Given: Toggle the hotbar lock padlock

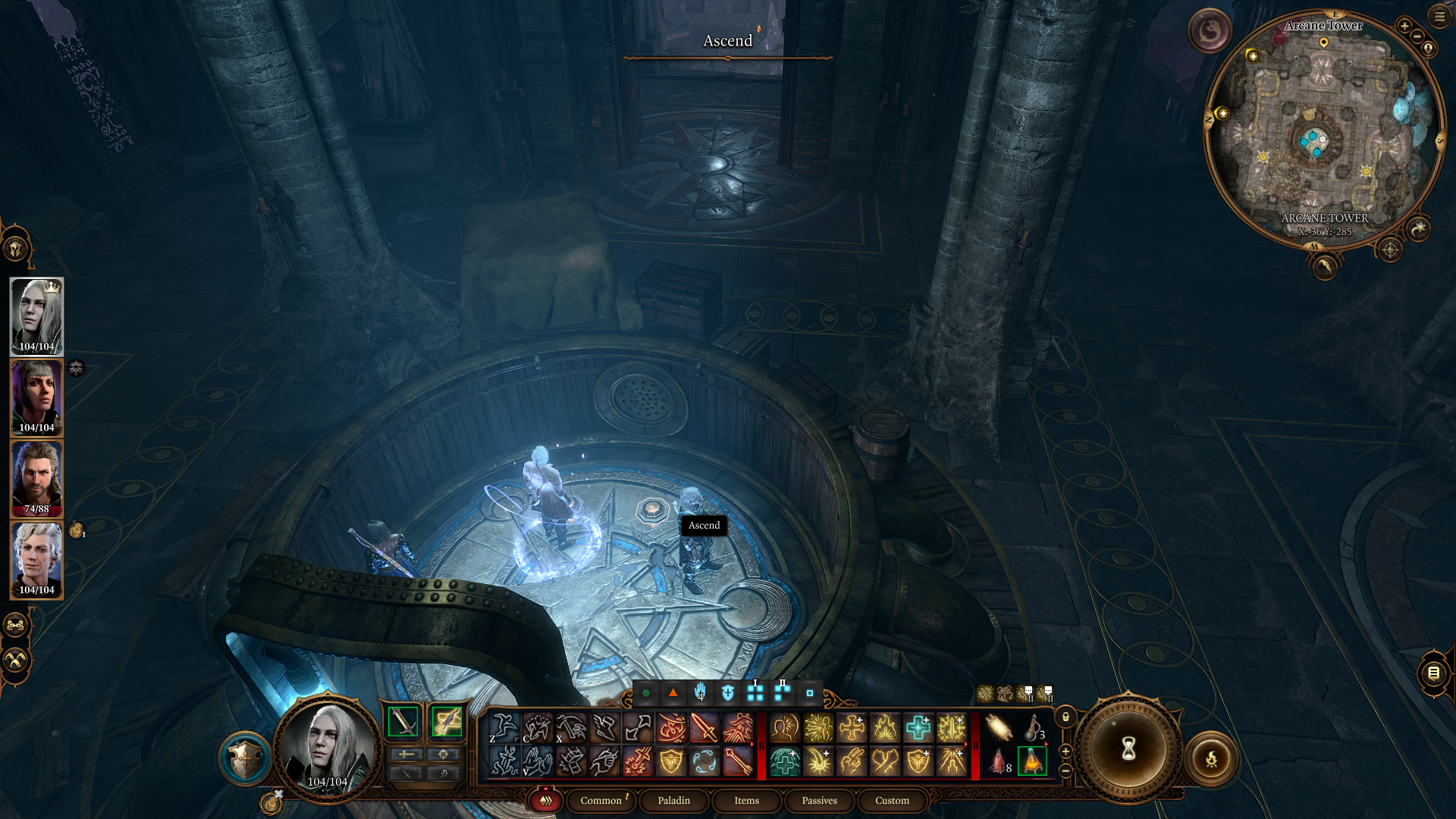Looking at the screenshot, I should pos(1065,717).
